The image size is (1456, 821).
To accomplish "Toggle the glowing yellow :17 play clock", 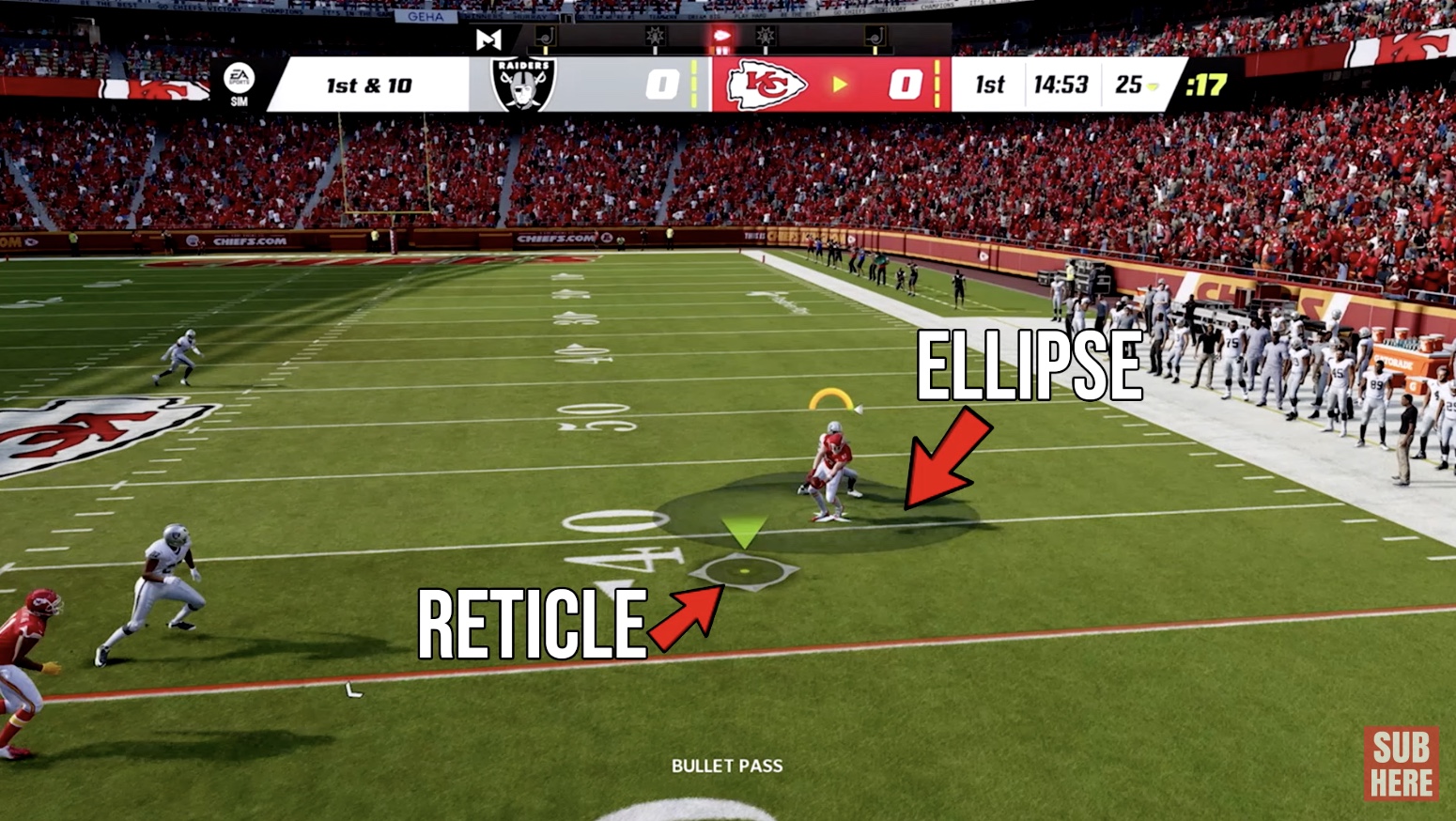I will click(1205, 85).
